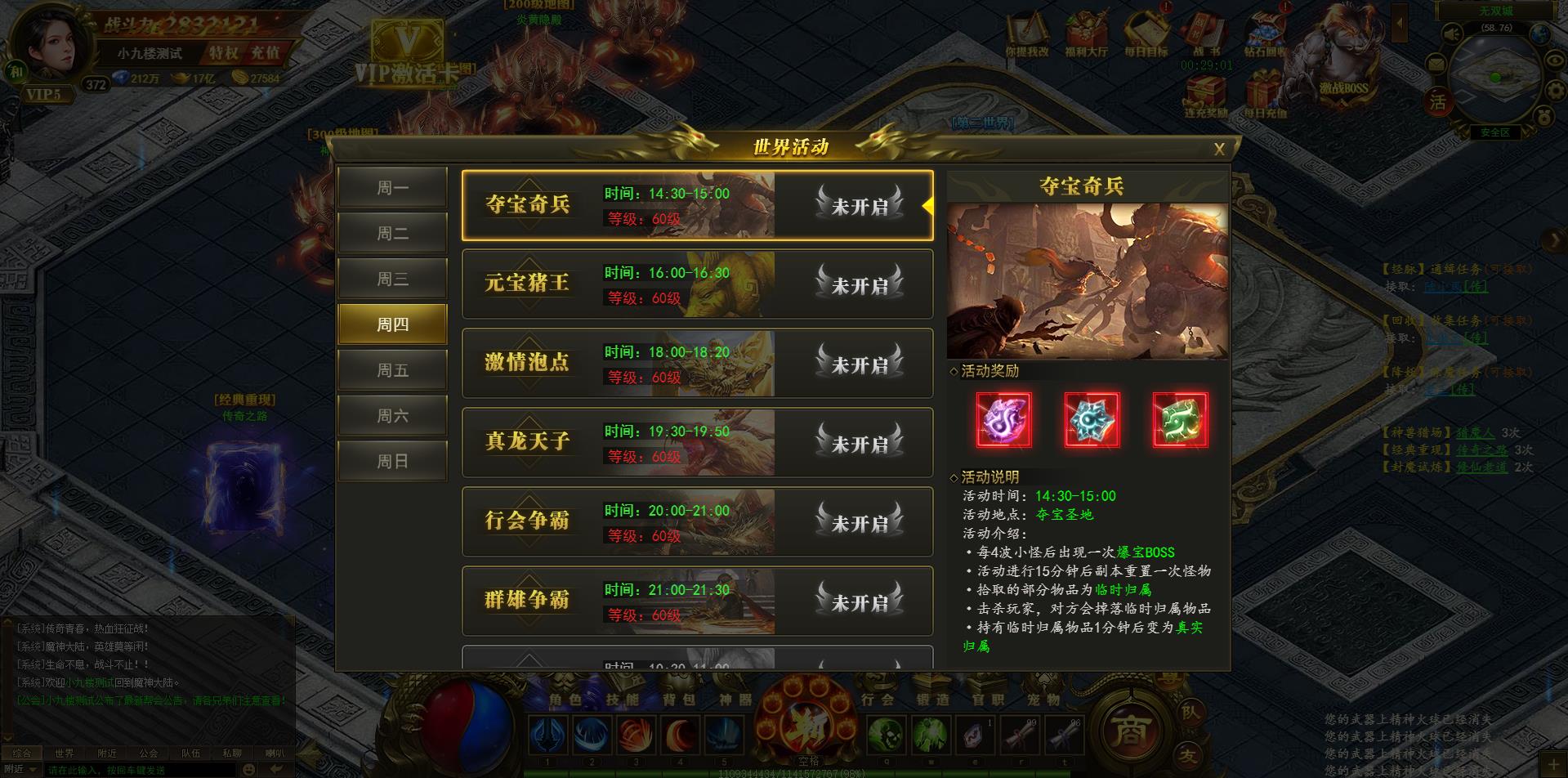Expand the right-edge panel chevron
Viewport: 1568px width, 778px height.
coord(1553,238)
